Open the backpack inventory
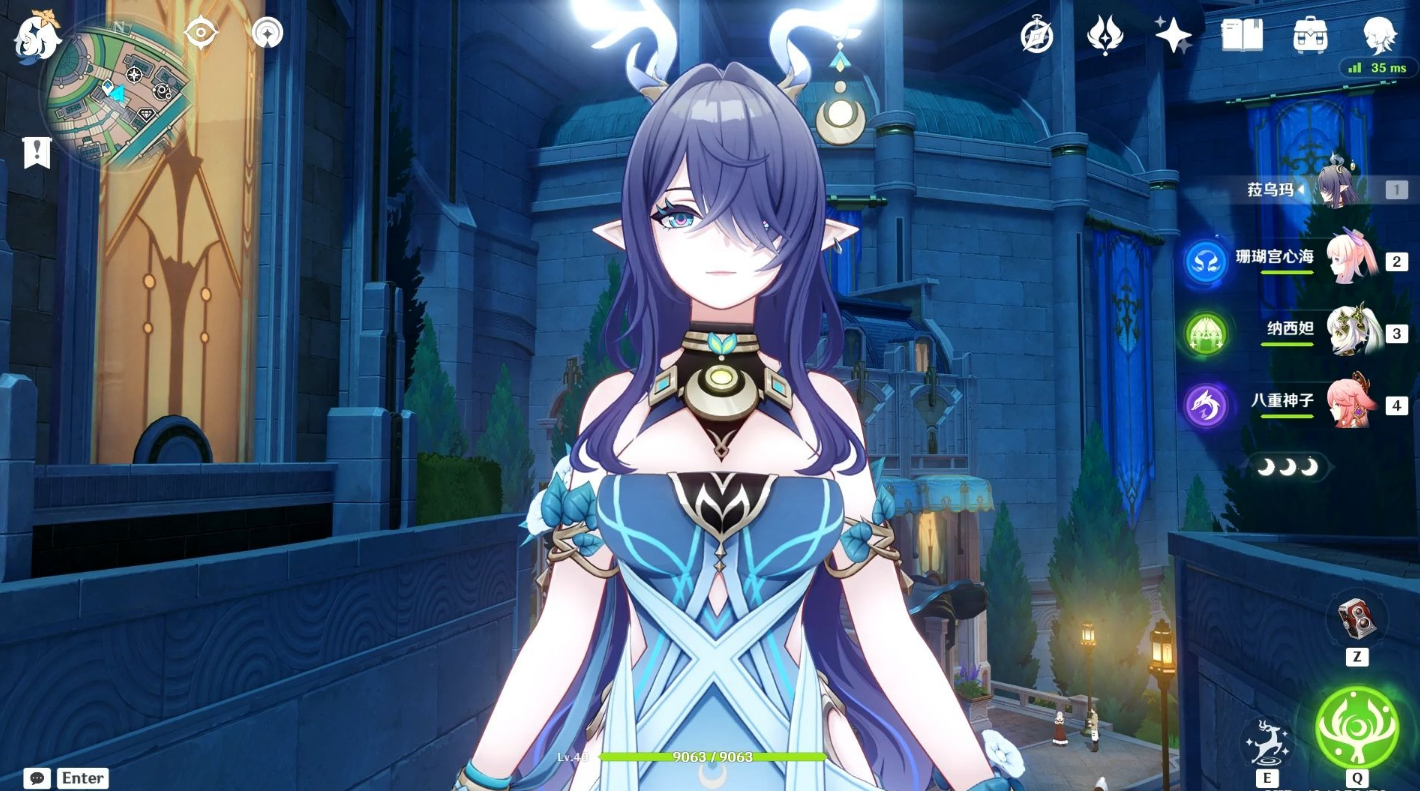Image resolution: width=1420 pixels, height=791 pixels. pyautogui.click(x=1310, y=35)
